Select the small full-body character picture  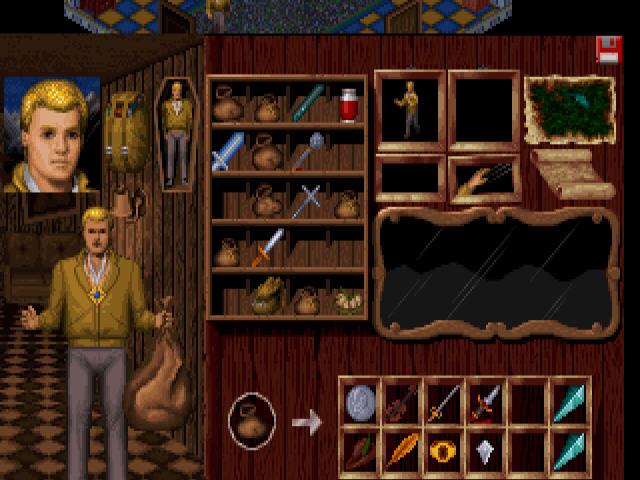click(176, 134)
